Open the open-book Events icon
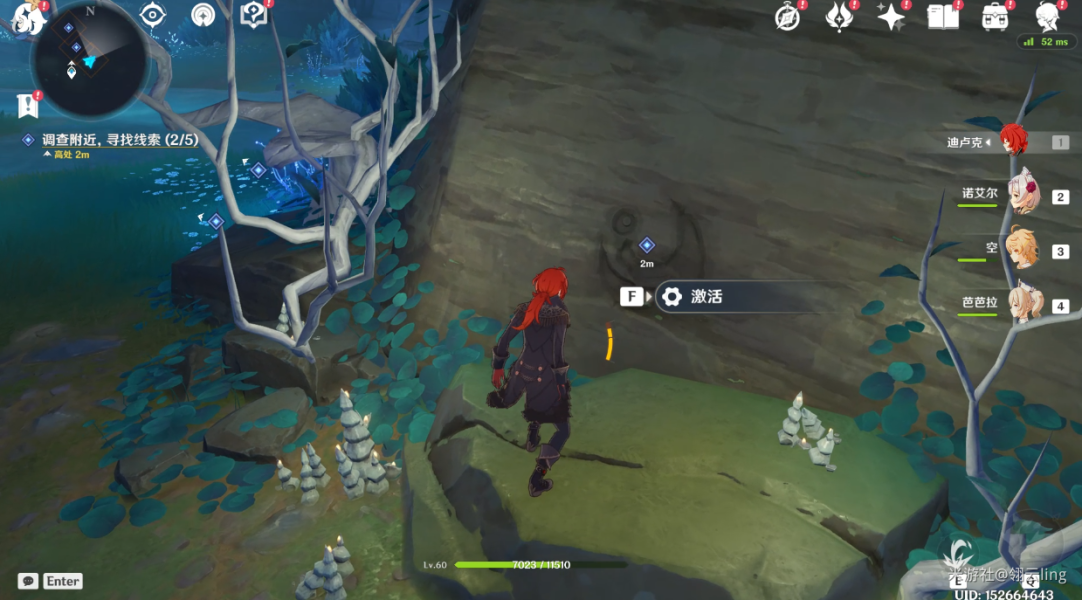Screen dimensions: 1082x600 point(942,16)
